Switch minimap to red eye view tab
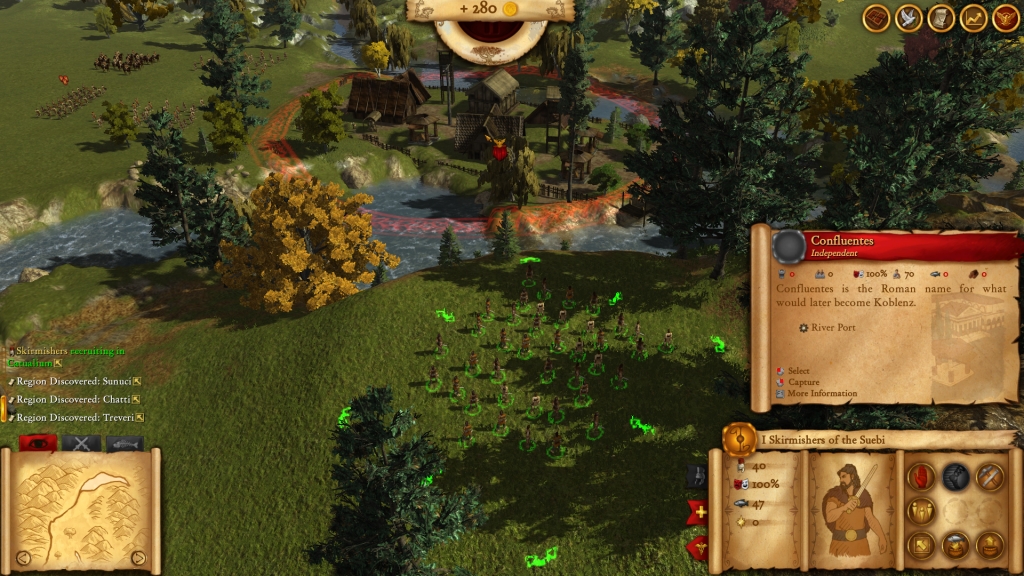 pos(37,443)
